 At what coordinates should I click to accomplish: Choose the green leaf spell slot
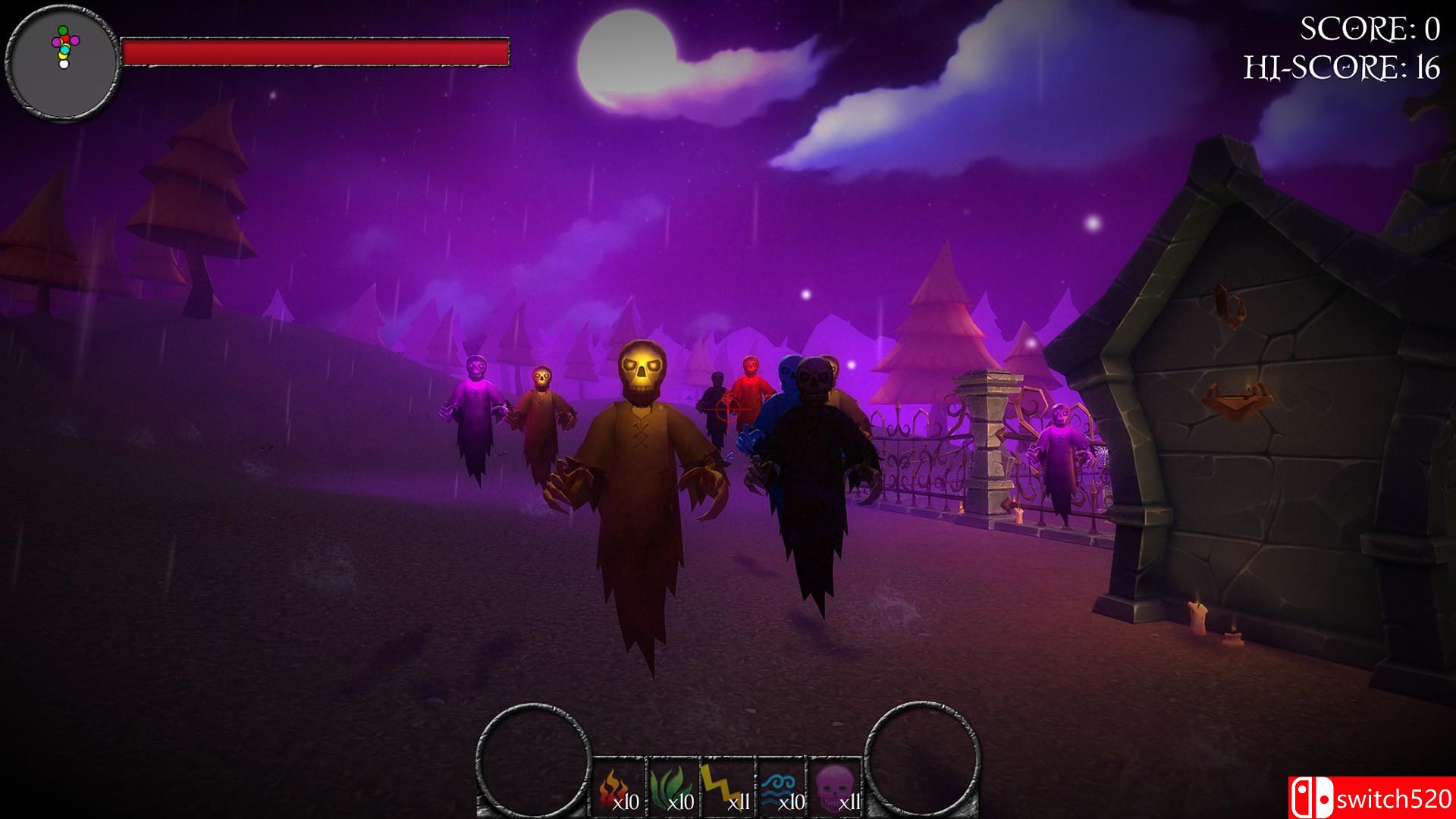pos(673,786)
